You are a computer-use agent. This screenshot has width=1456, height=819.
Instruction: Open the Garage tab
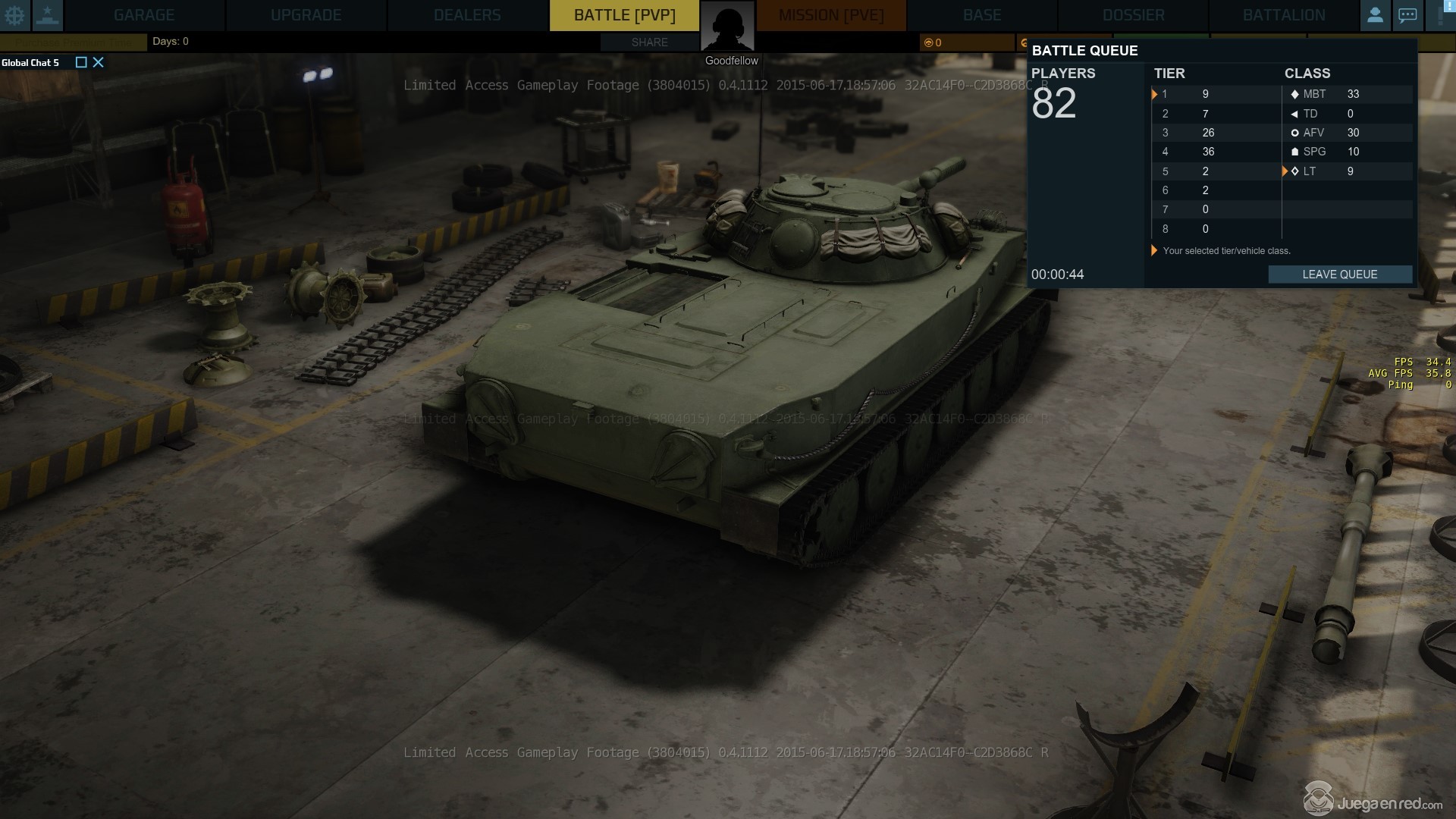point(144,15)
